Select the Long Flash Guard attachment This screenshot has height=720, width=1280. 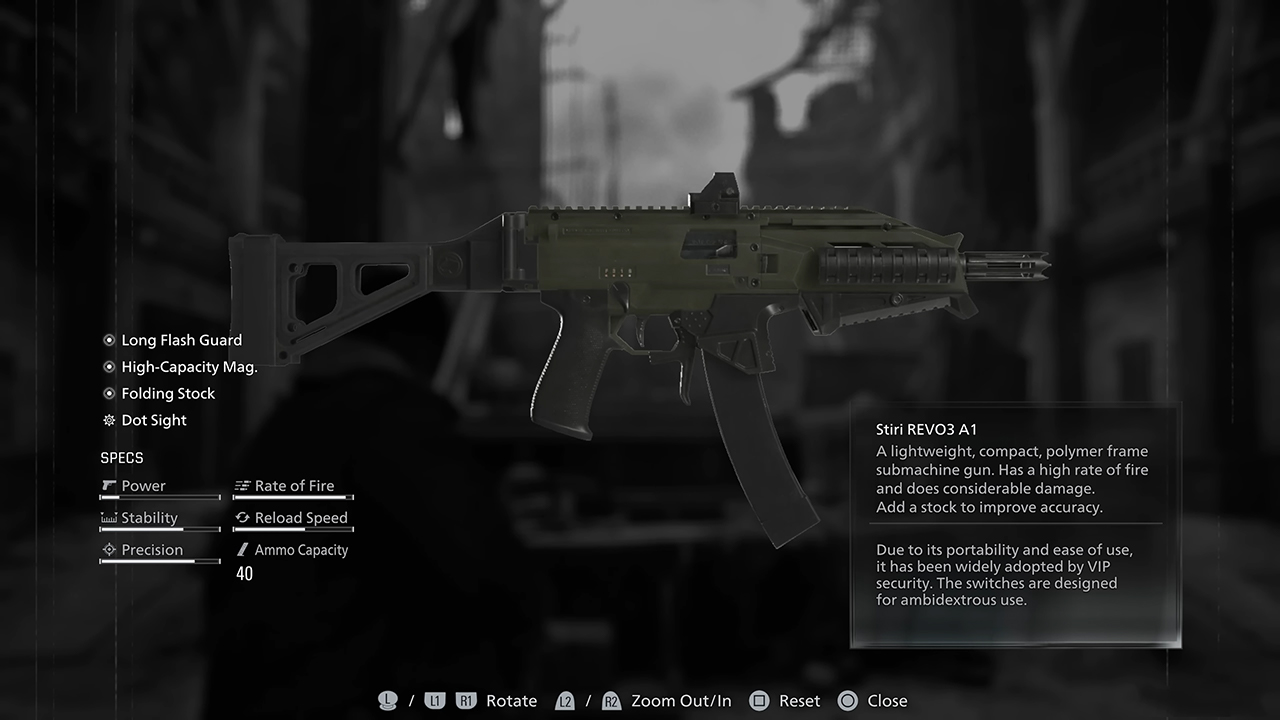[x=181, y=340]
